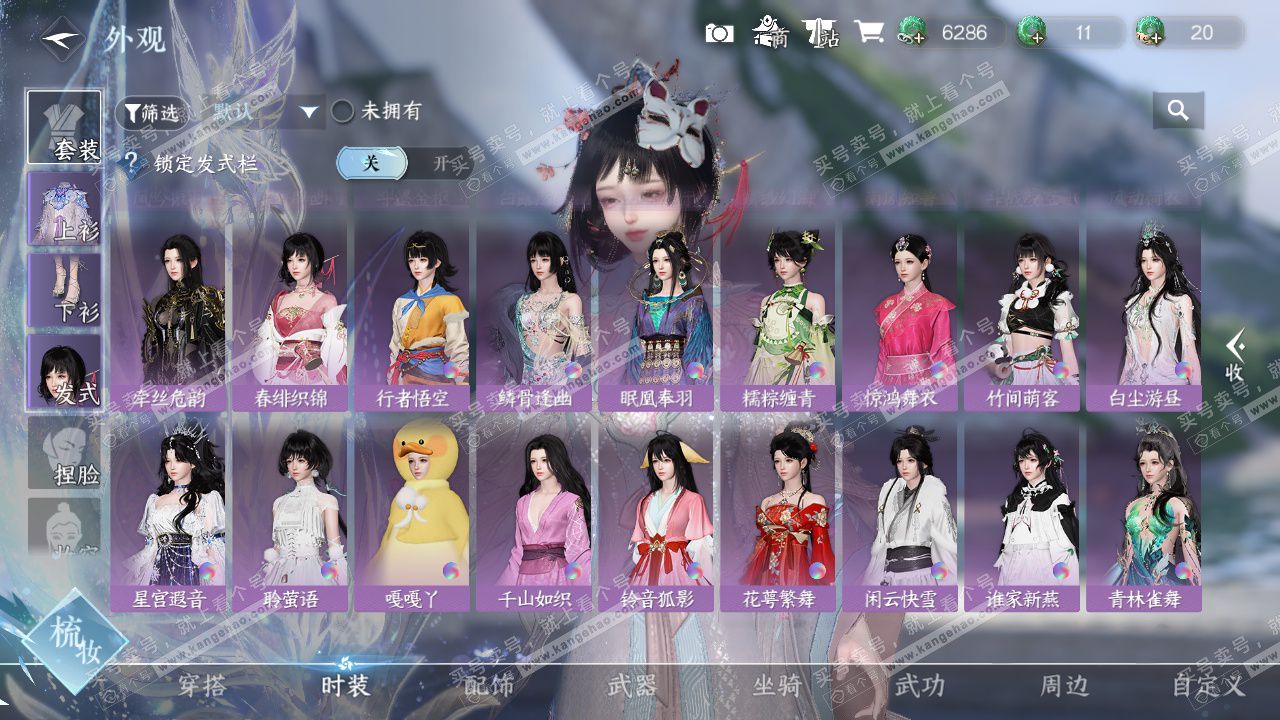Screen dimensions: 1280x720
Task: Choose the 嘎嘎了 duck costume
Action: (x=411, y=516)
